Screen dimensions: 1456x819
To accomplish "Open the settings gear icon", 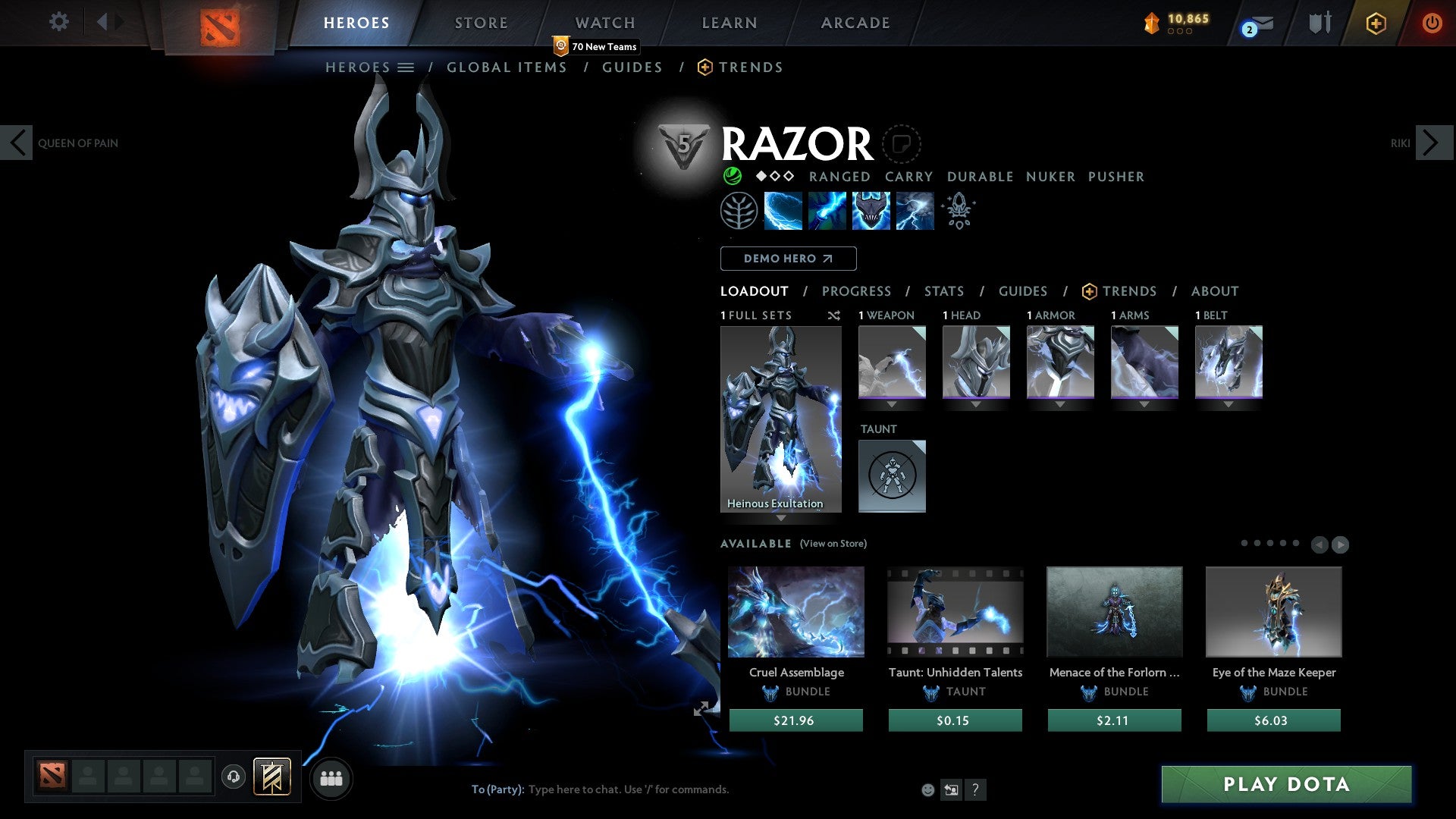I will coord(58,22).
